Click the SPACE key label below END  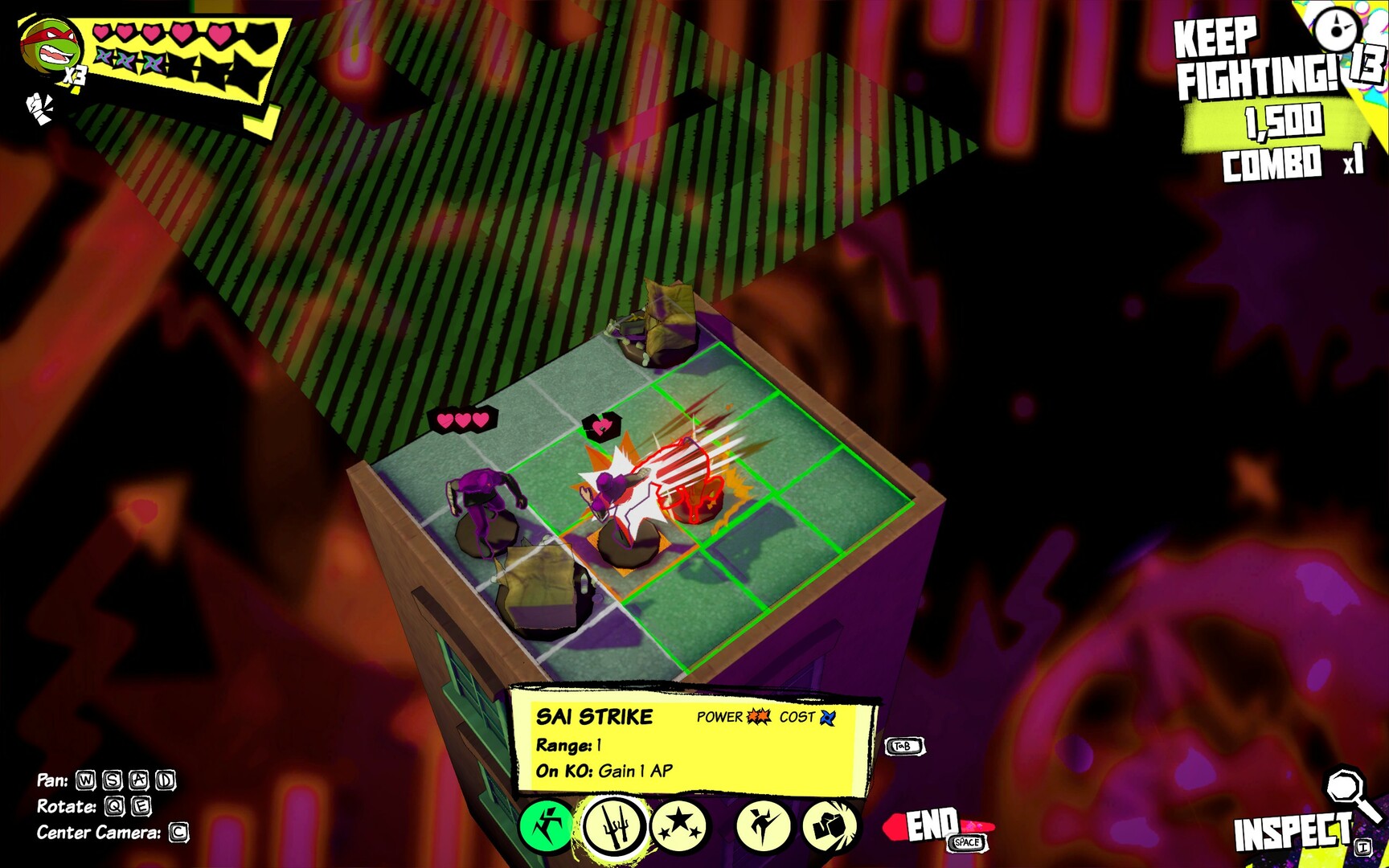[966, 843]
